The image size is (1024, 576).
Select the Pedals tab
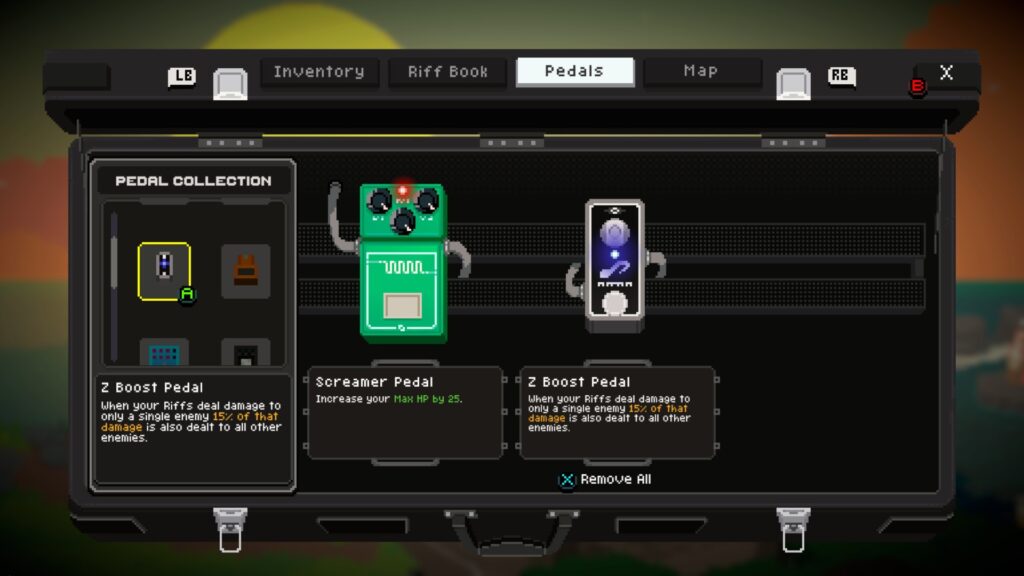pos(574,72)
